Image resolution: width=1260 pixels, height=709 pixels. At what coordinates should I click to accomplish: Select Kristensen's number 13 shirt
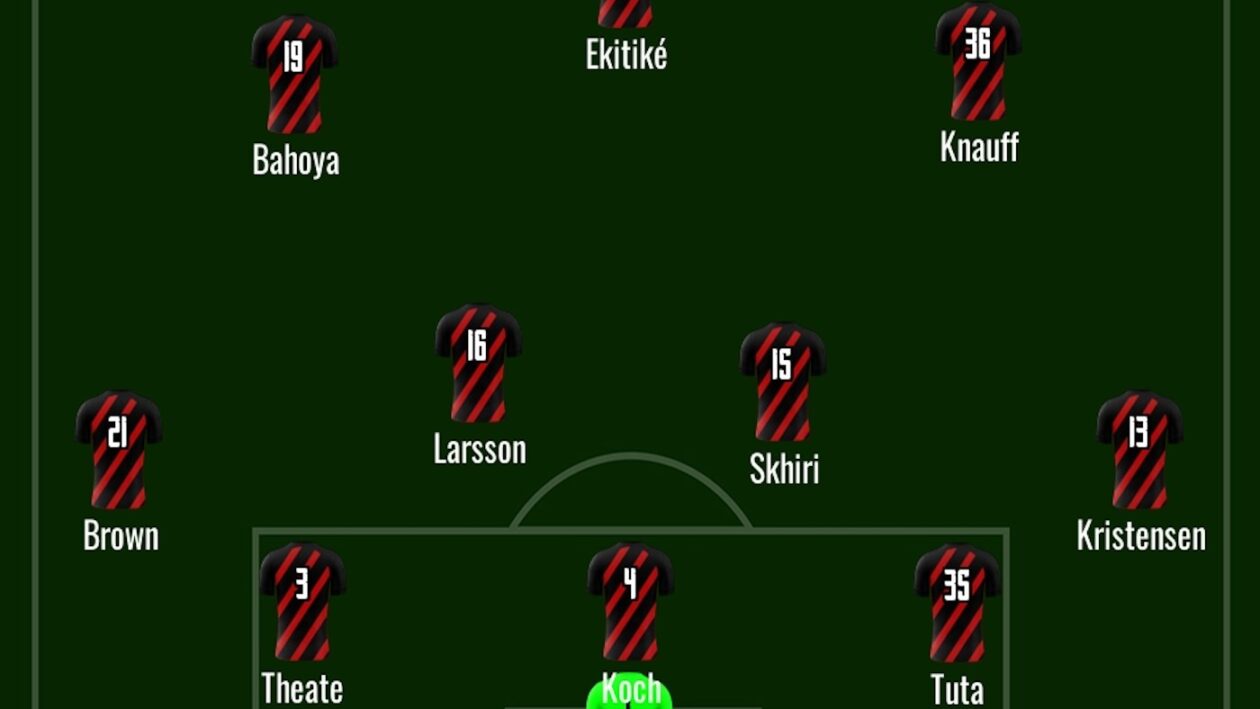1139,449
